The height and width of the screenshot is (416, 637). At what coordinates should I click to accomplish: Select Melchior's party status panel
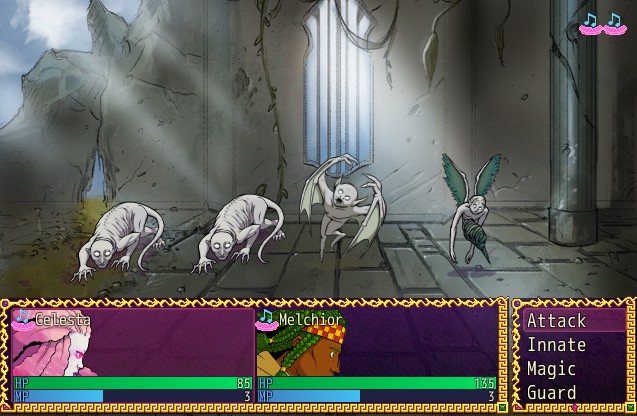click(x=377, y=356)
